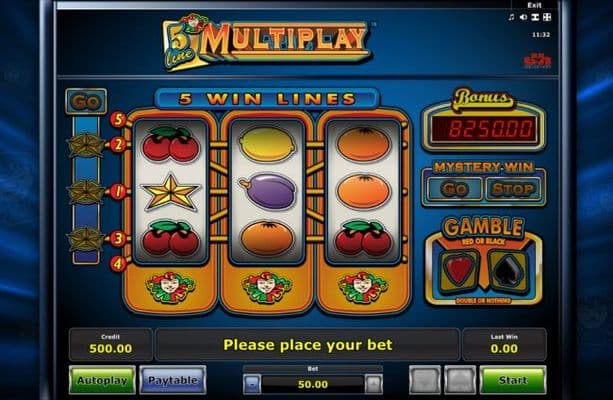Select win line number 1 marker
The width and height of the screenshot is (613, 400).
point(117,191)
